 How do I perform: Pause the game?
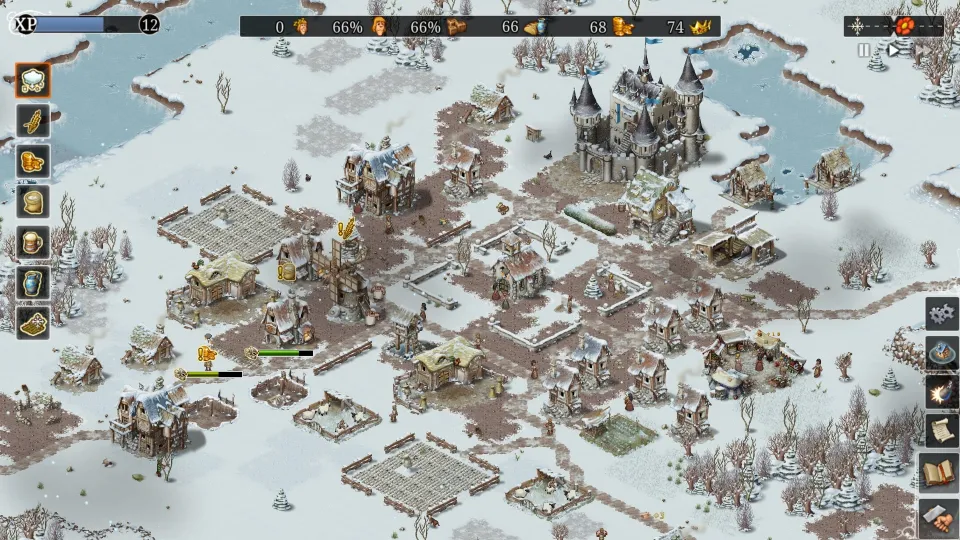[x=864, y=50]
